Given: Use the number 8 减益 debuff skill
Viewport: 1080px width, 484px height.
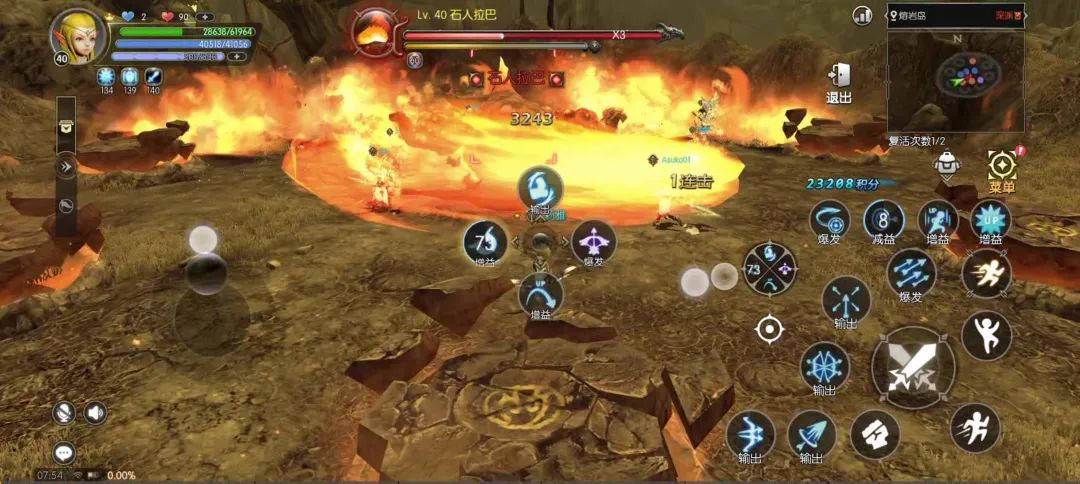Looking at the screenshot, I should (x=883, y=219).
